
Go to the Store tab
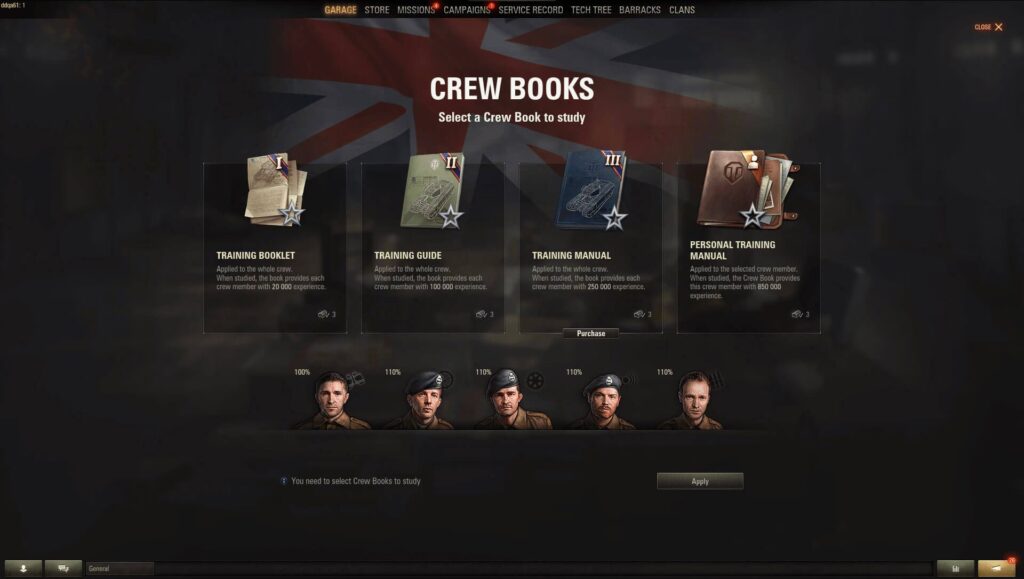click(x=377, y=10)
